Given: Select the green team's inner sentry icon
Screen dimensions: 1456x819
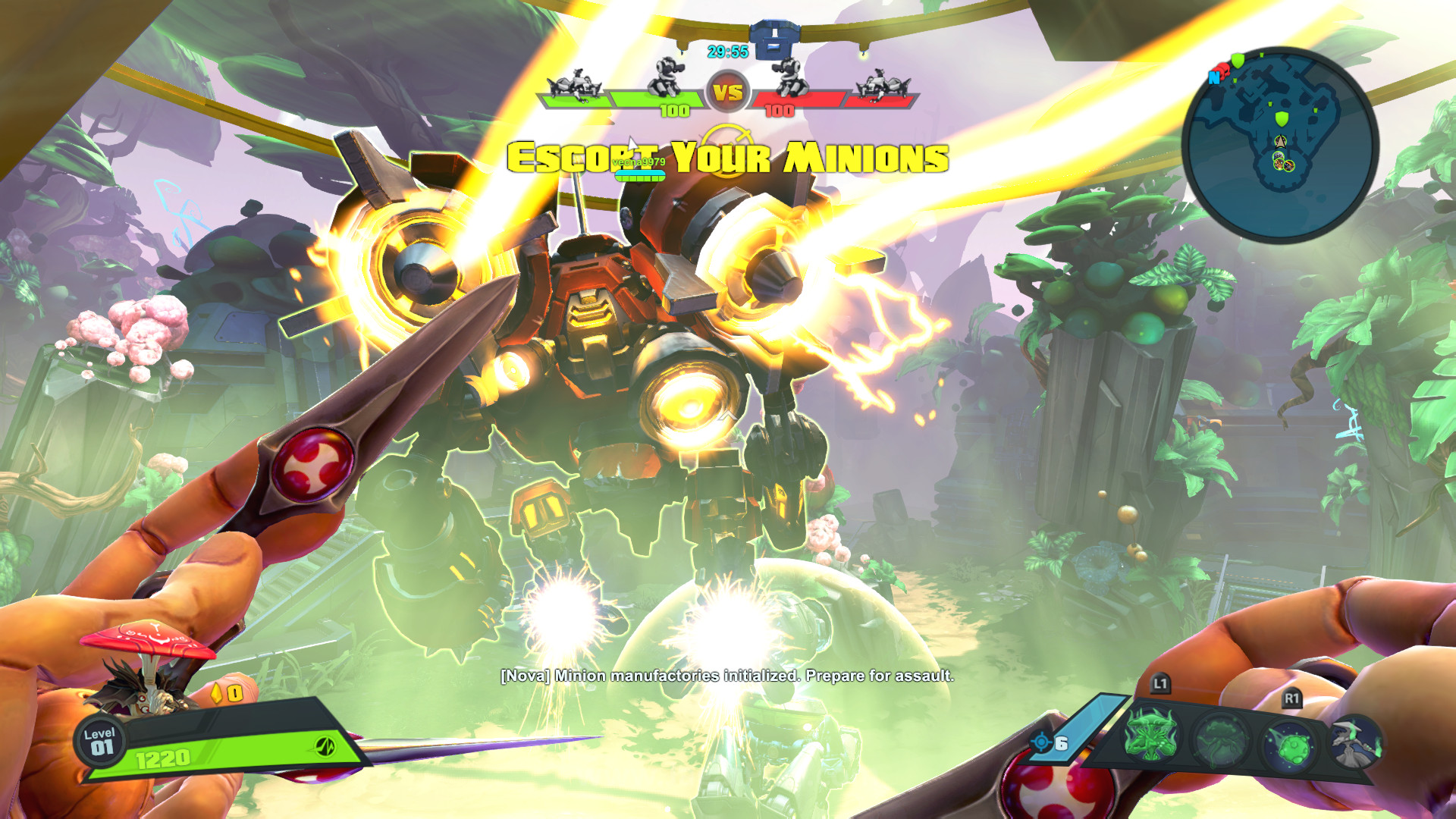Looking at the screenshot, I should point(666,77).
